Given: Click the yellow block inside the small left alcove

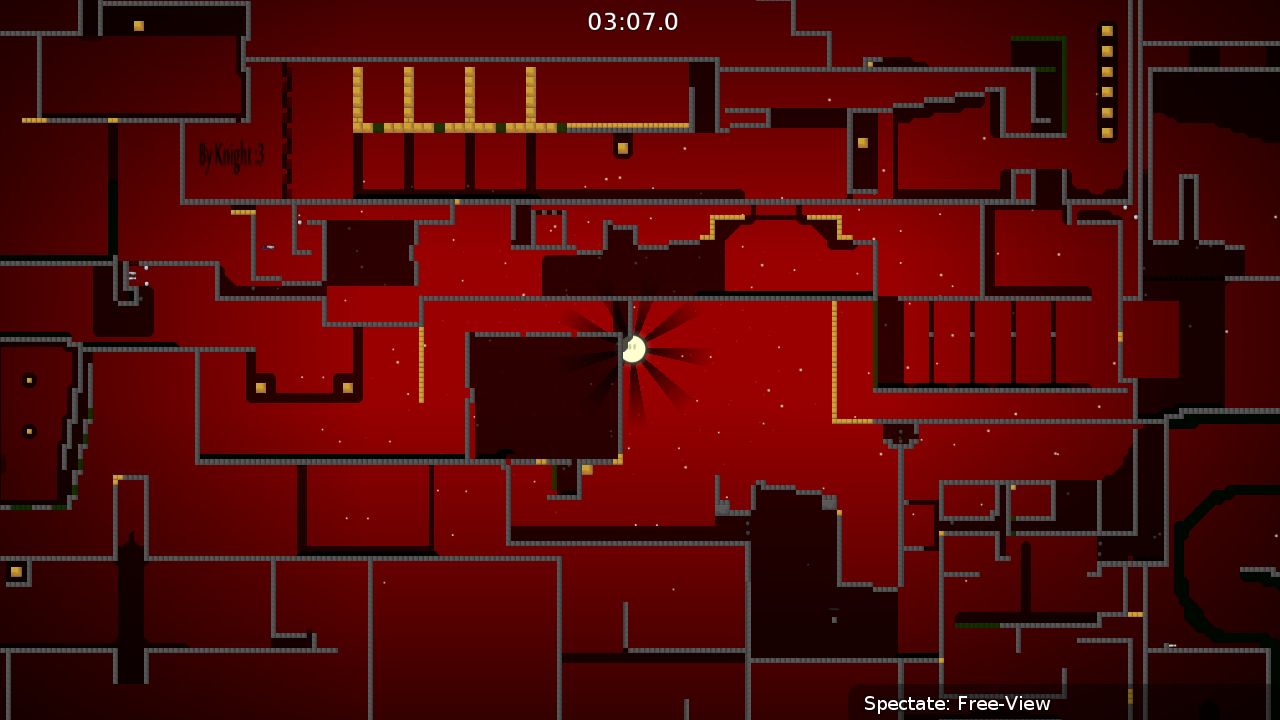Looking at the screenshot, I should coord(27,380).
